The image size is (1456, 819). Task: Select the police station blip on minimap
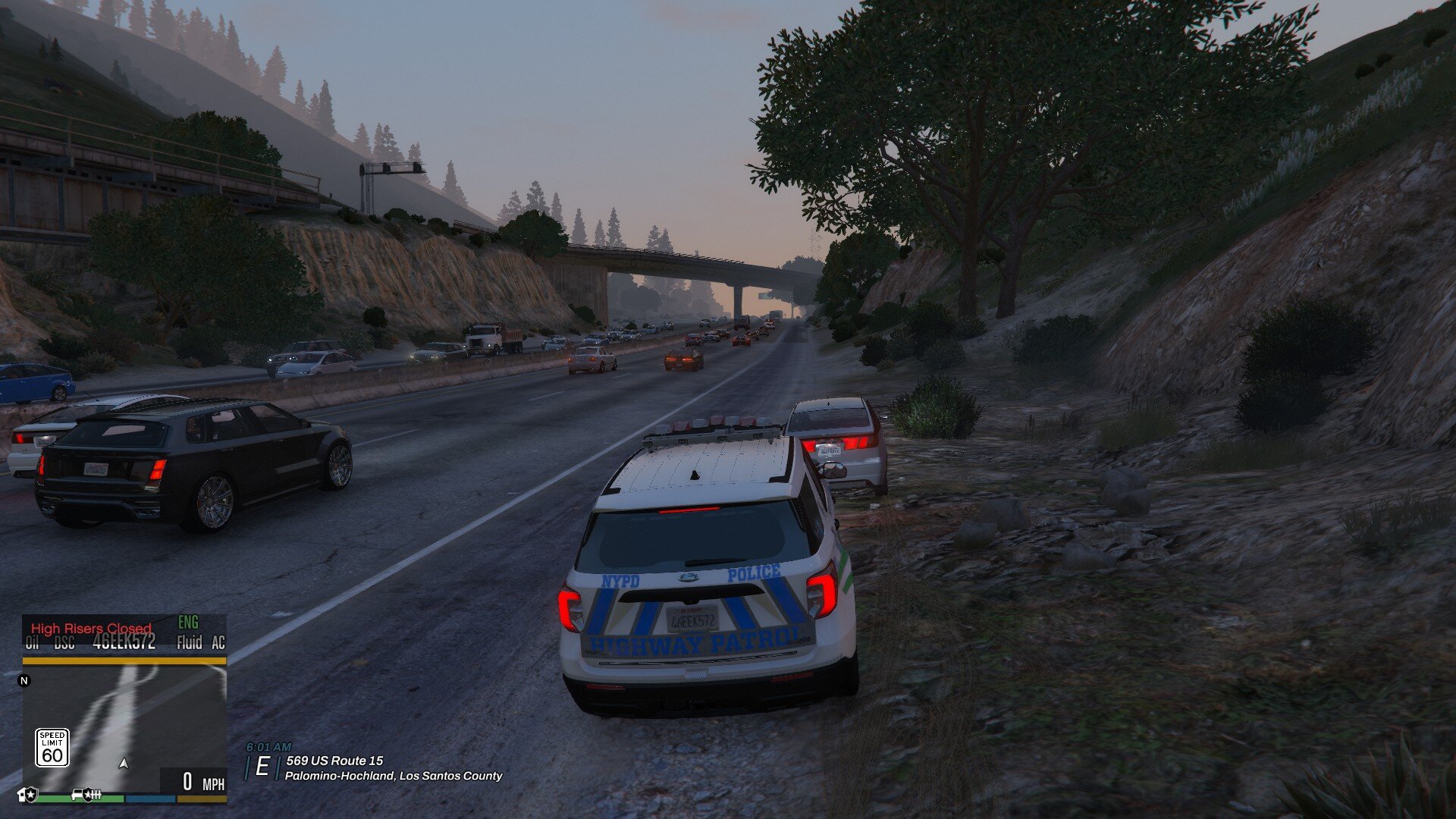coord(28,795)
